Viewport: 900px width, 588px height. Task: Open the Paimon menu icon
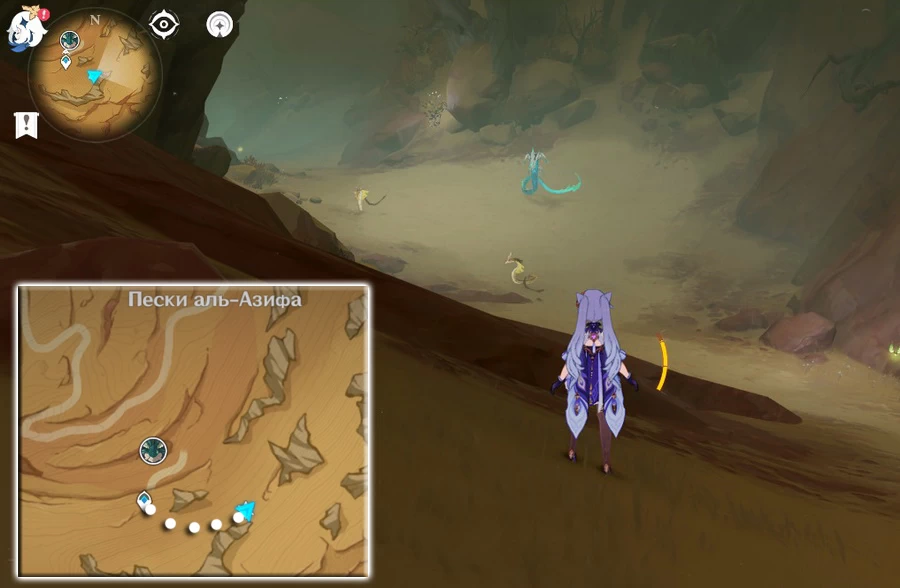click(25, 25)
